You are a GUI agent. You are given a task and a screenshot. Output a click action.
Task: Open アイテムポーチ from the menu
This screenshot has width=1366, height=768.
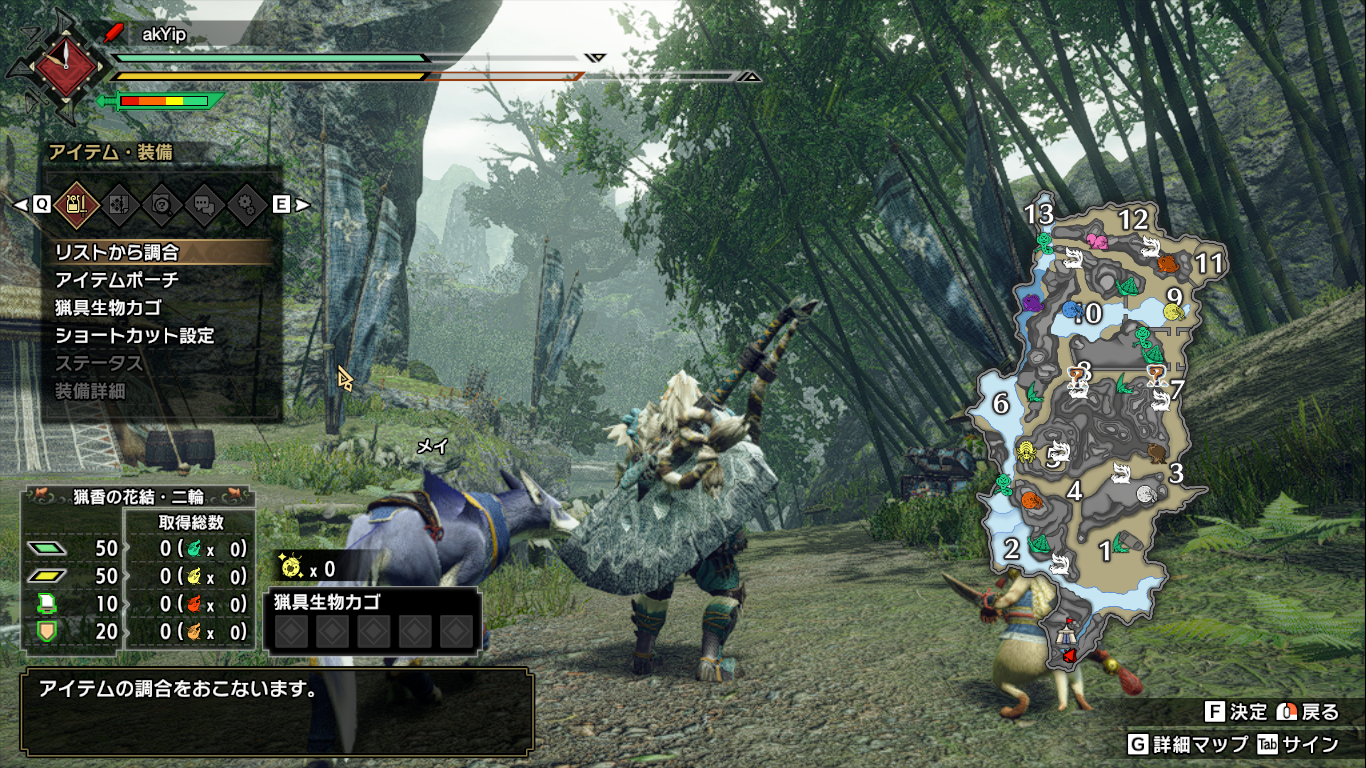[x=117, y=280]
